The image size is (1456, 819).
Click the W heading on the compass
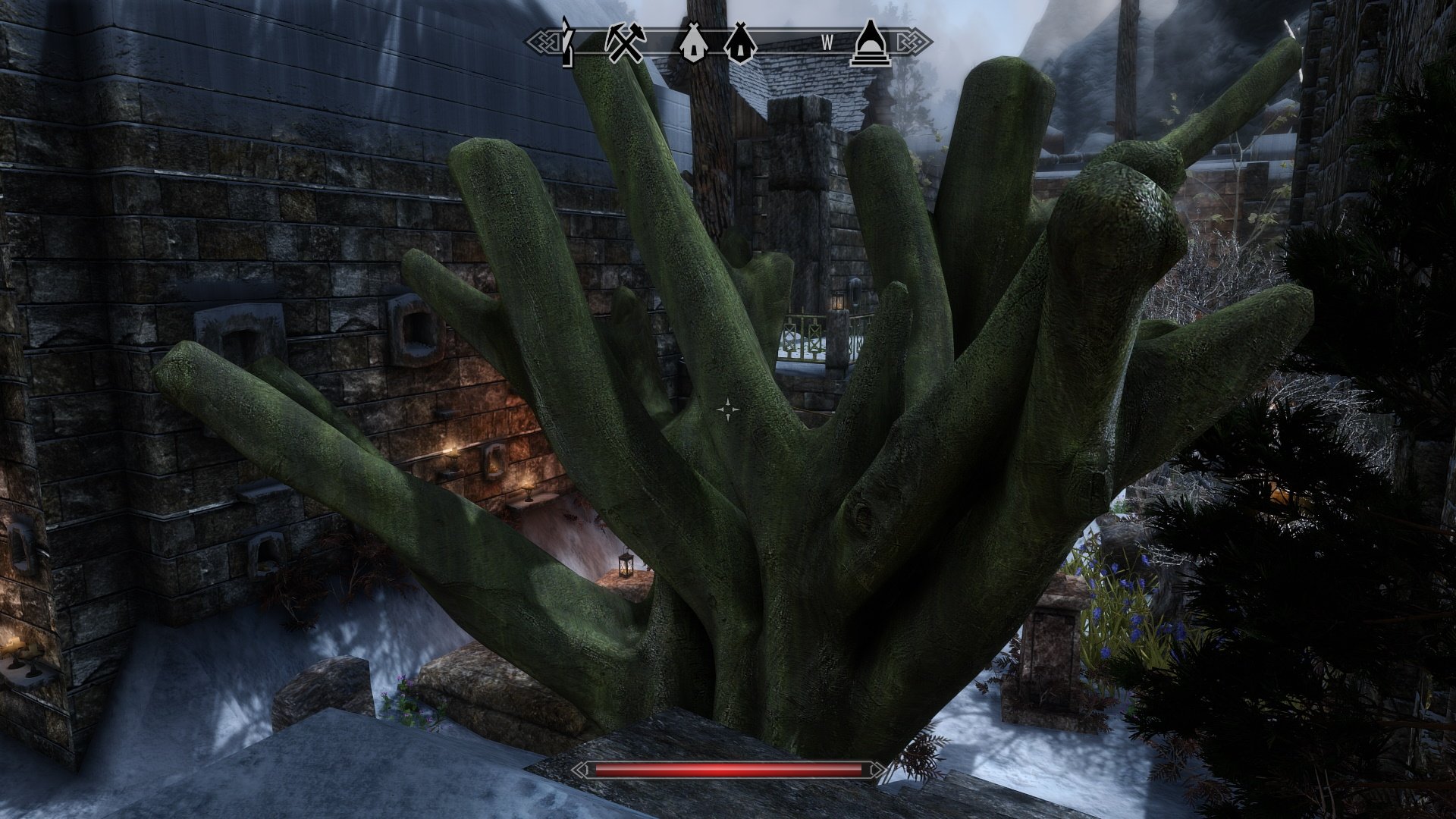pyautogui.click(x=827, y=44)
